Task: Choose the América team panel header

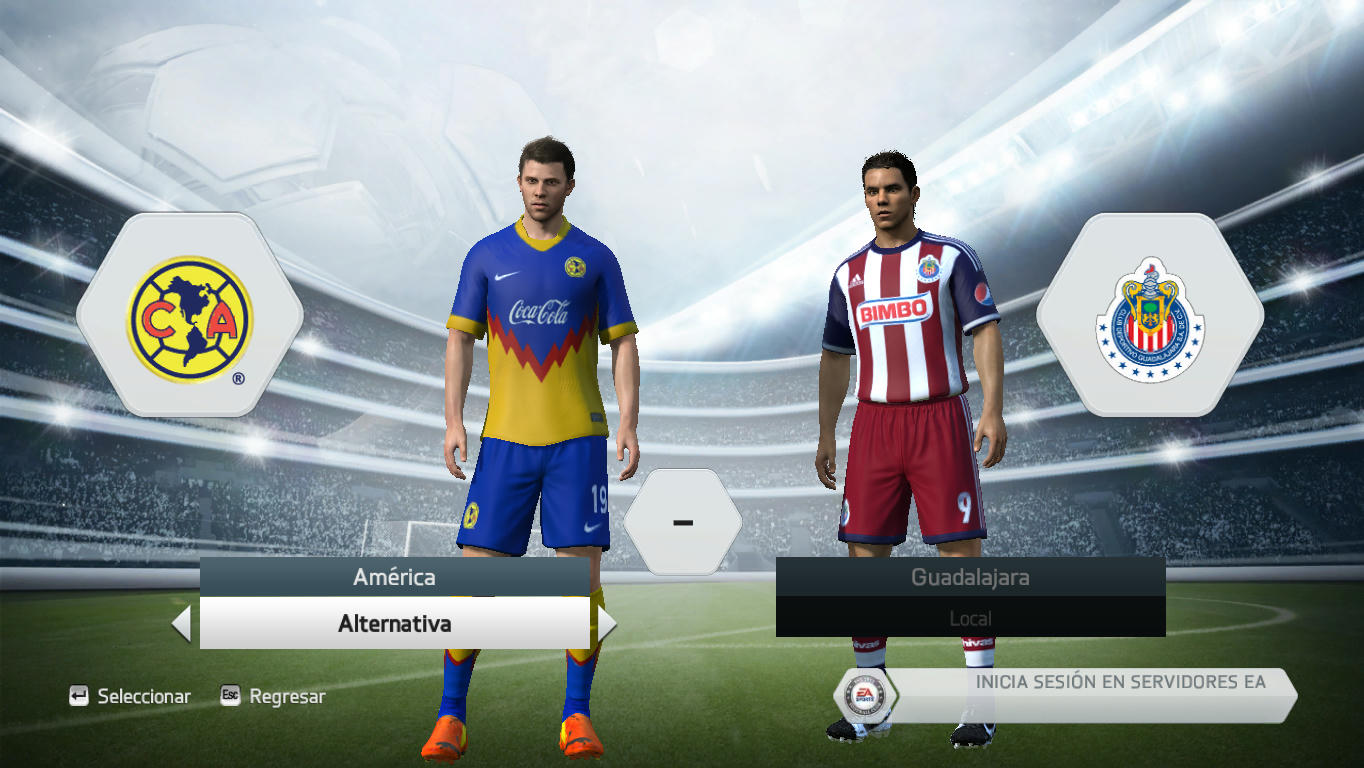Action: pyautogui.click(x=394, y=577)
